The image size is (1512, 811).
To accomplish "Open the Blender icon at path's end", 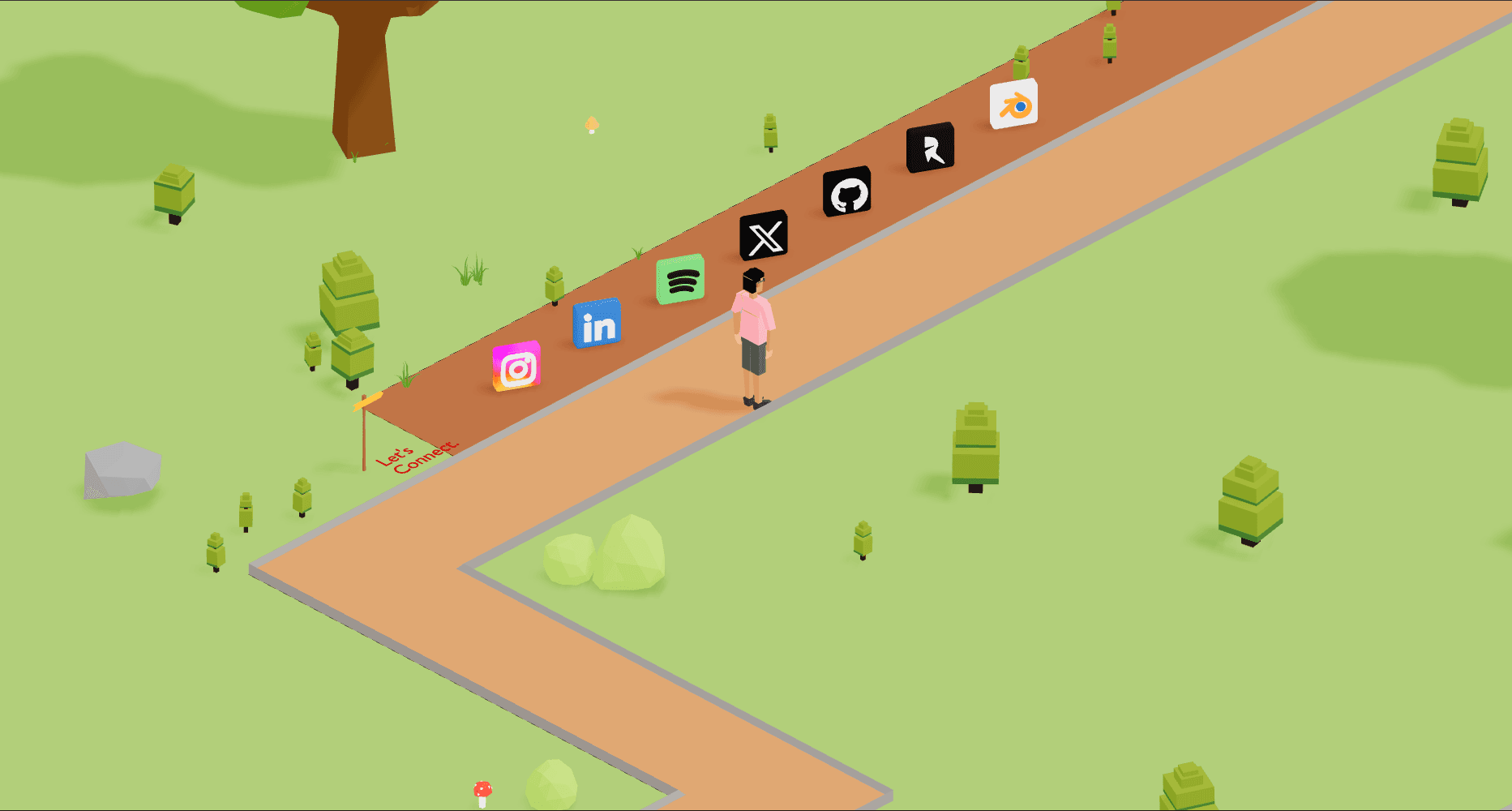I will 1013,102.
